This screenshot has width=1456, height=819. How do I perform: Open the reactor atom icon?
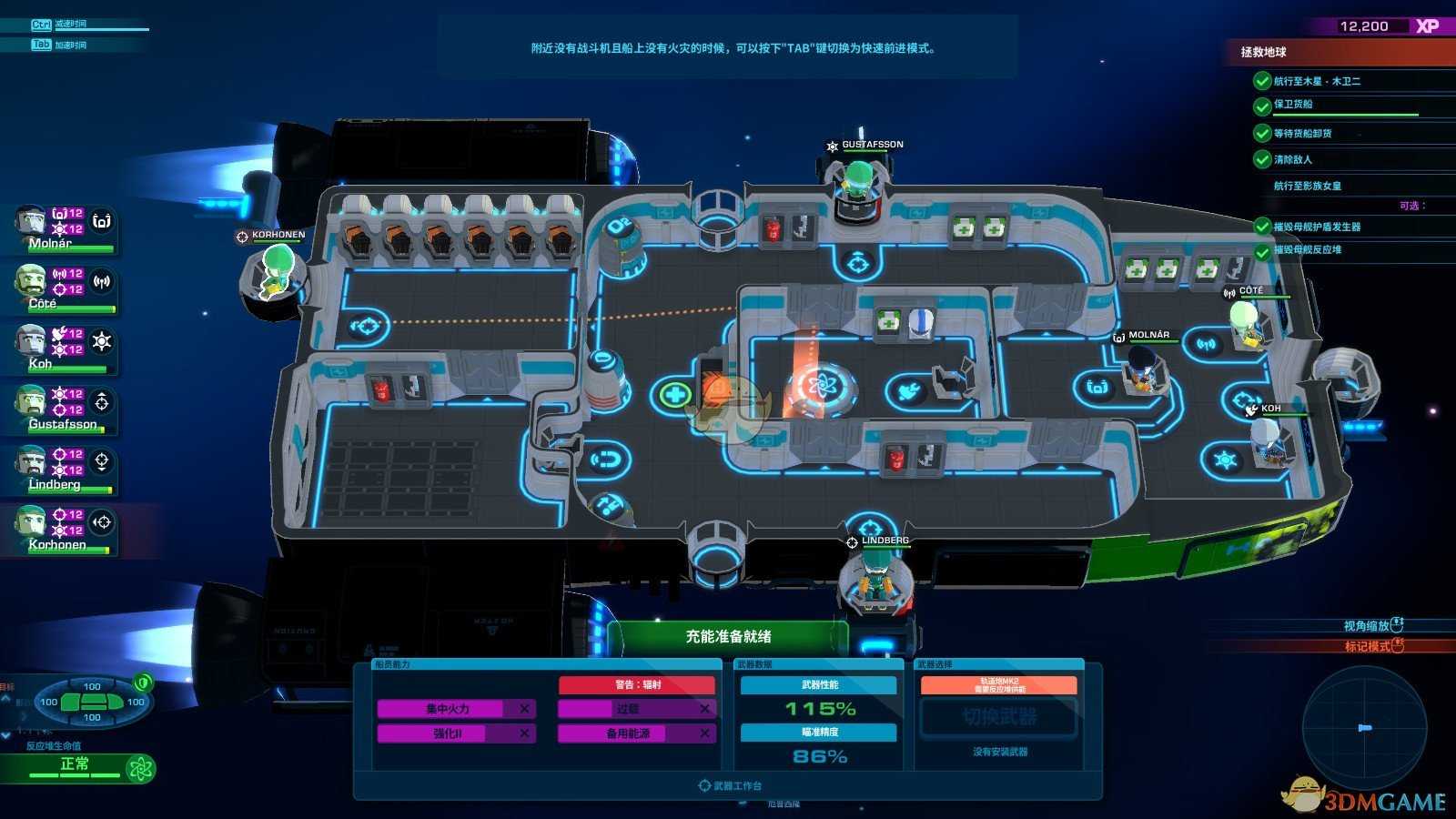pyautogui.click(x=141, y=769)
